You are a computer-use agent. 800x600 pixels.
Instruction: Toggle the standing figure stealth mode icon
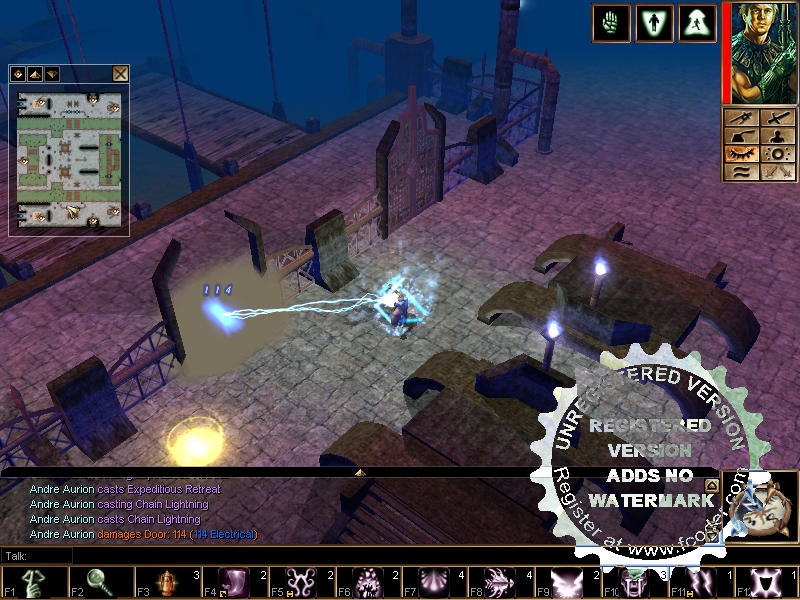point(654,22)
